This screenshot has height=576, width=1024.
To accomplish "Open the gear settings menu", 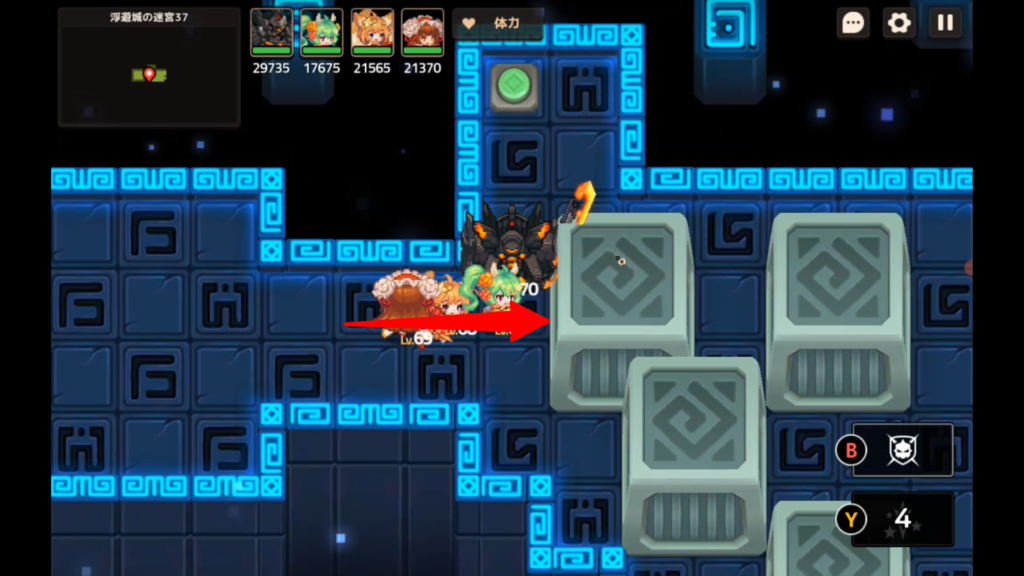I will pos(899,23).
